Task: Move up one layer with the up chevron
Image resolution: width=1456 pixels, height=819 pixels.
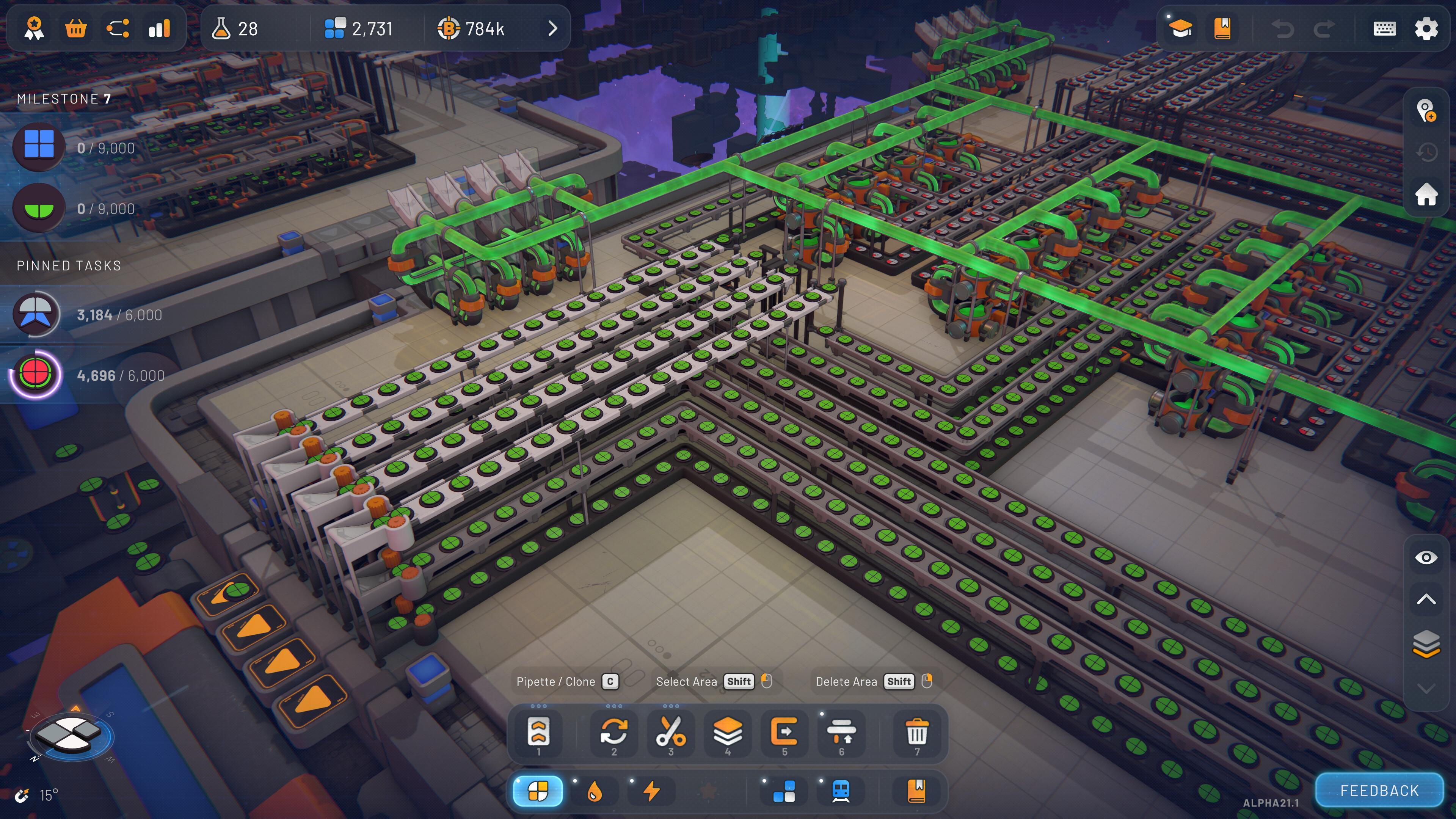Action: [1426, 600]
